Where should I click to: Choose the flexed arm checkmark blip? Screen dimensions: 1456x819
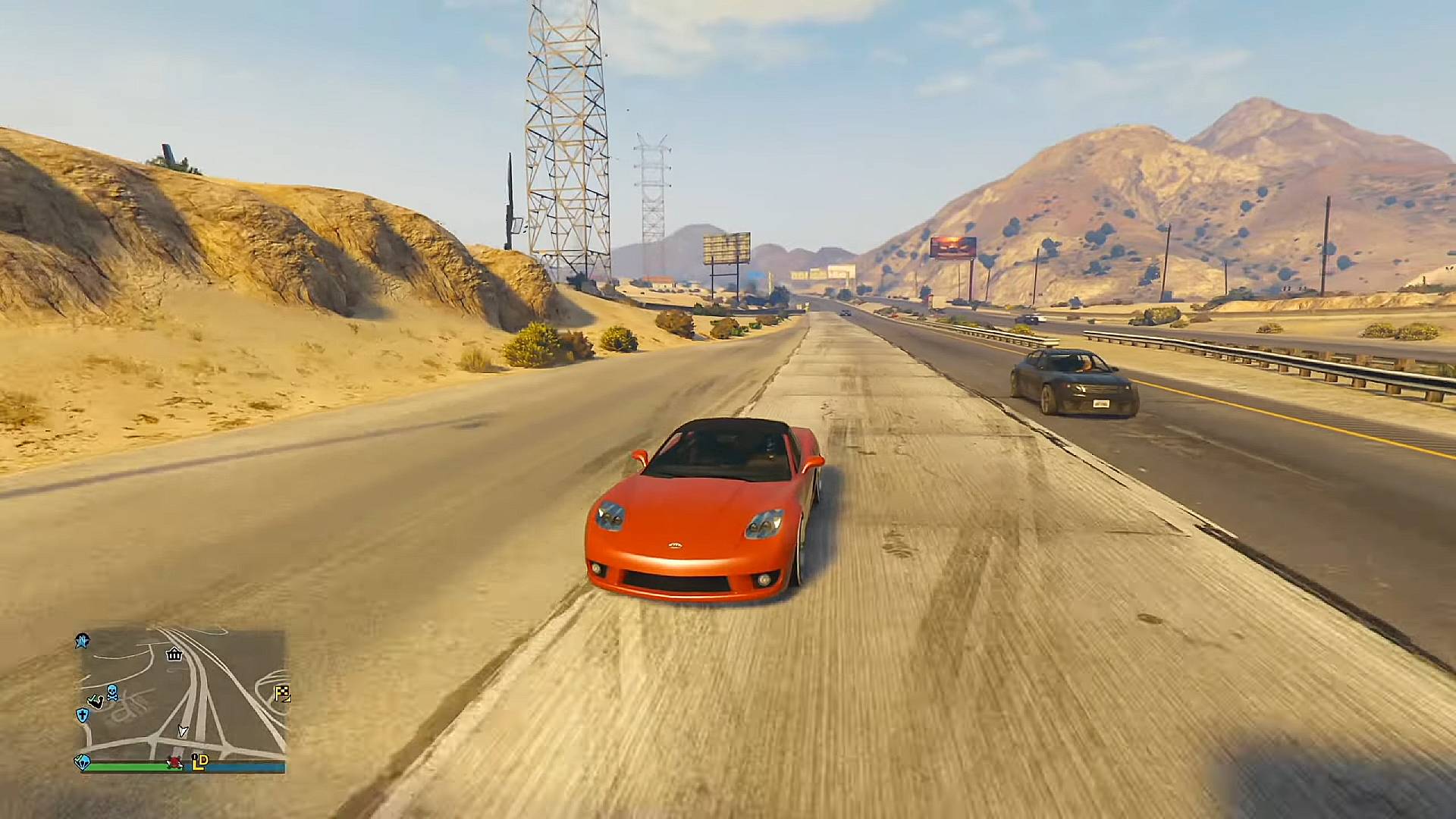click(x=96, y=701)
